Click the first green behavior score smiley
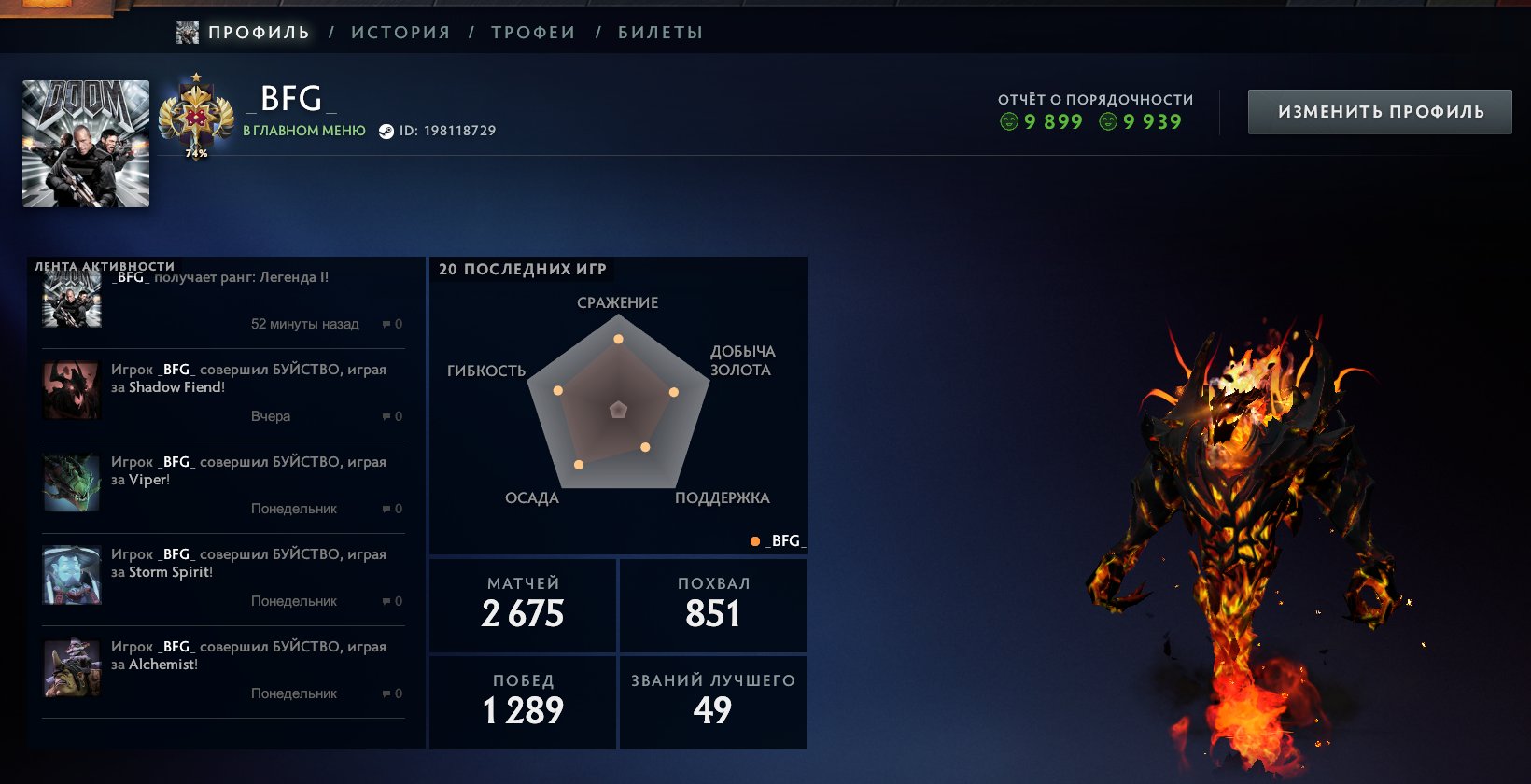Viewport: 1531px width, 784px height. (x=1010, y=121)
